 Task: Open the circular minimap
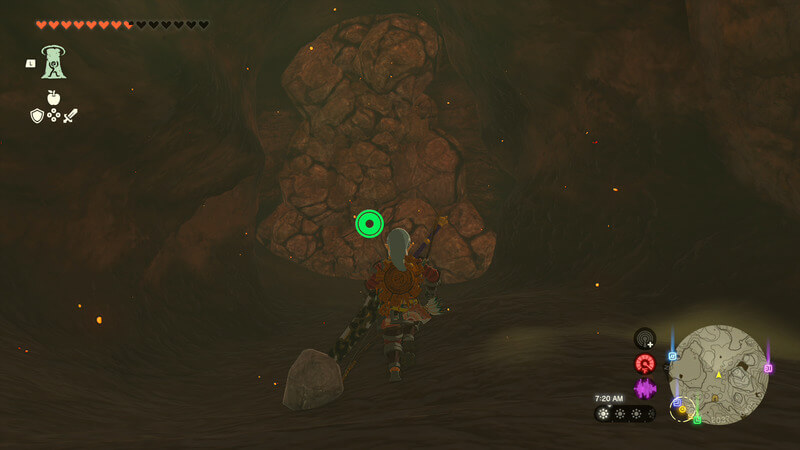point(718,374)
